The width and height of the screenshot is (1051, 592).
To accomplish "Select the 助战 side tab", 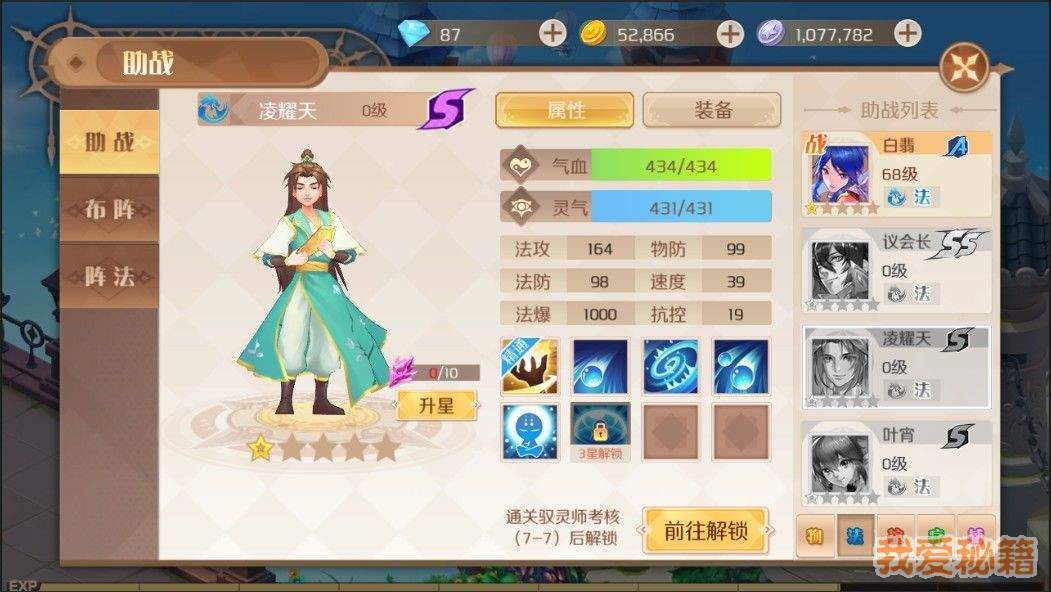I will coord(110,142).
